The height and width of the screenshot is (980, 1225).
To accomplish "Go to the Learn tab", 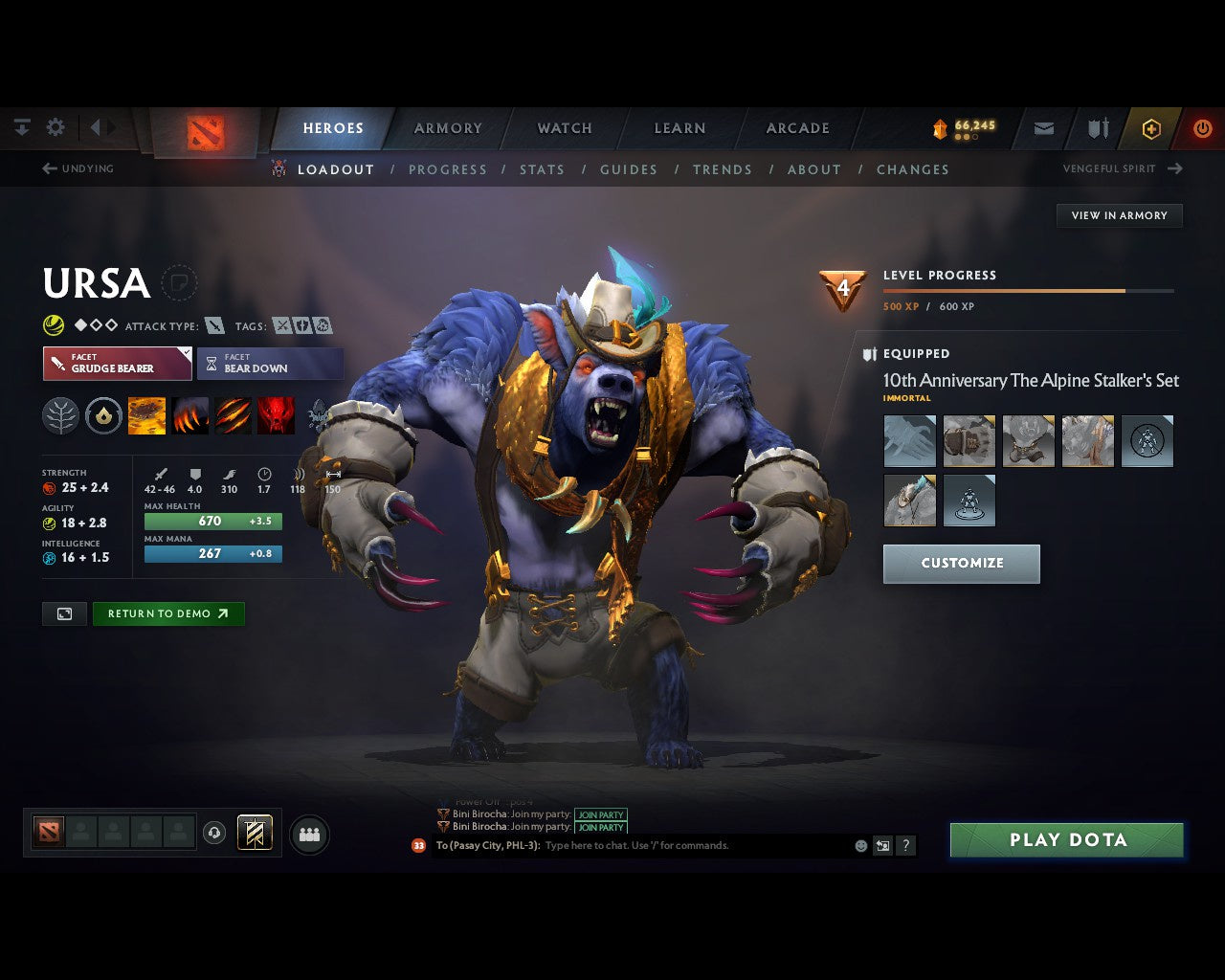I will (x=679, y=128).
